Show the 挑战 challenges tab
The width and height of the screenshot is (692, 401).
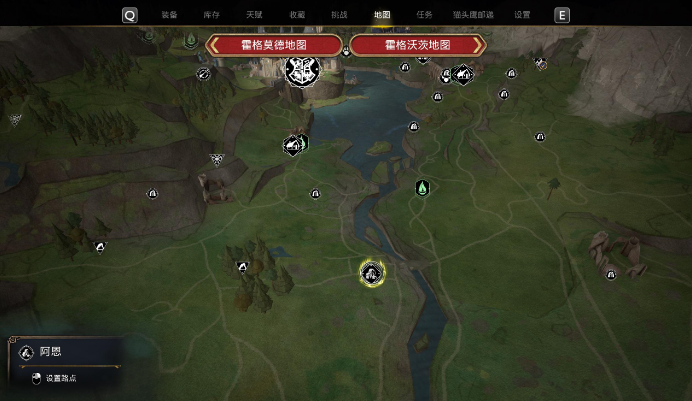click(x=339, y=15)
